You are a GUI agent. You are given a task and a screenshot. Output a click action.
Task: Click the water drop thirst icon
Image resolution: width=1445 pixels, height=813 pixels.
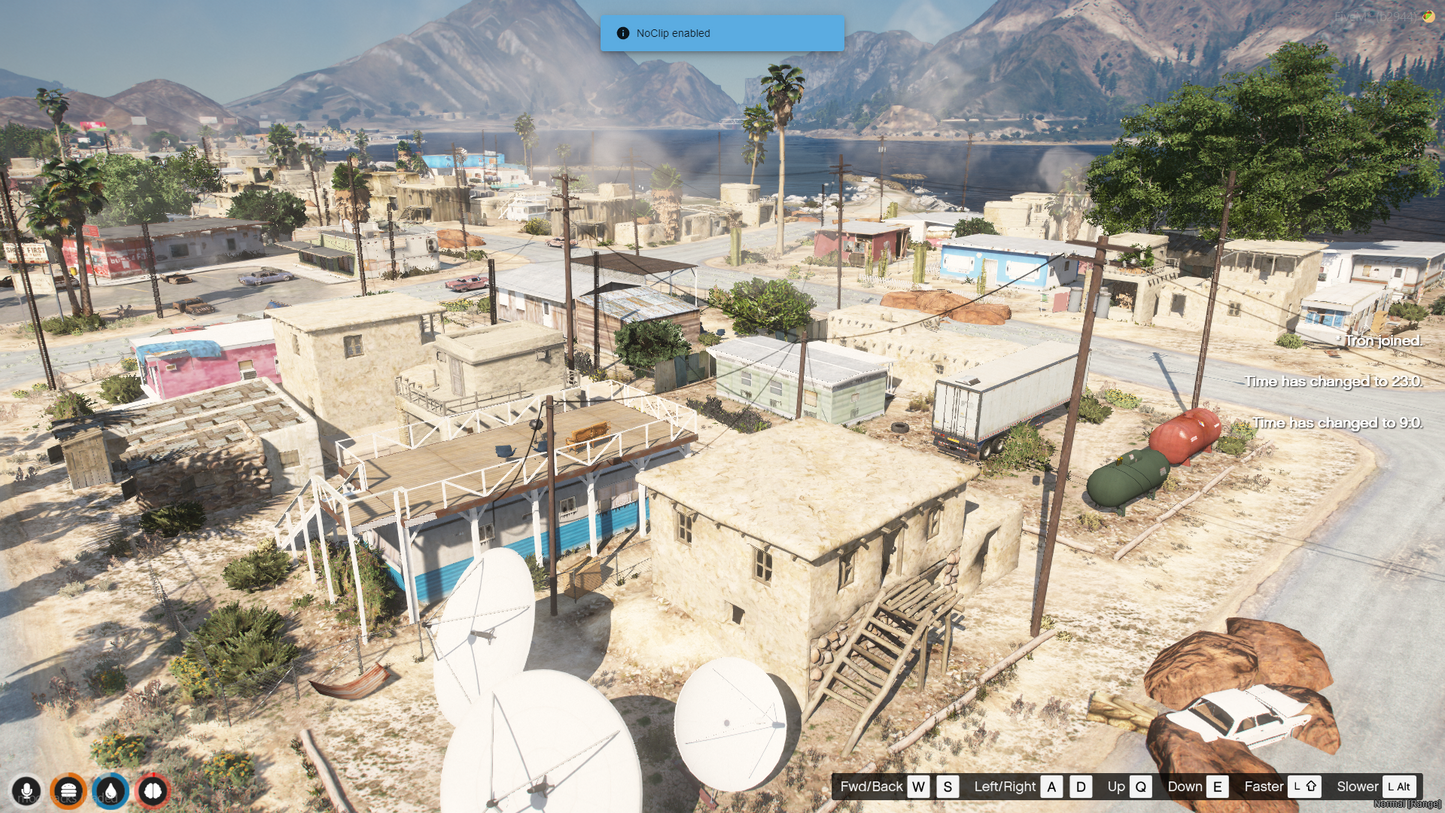(x=110, y=791)
